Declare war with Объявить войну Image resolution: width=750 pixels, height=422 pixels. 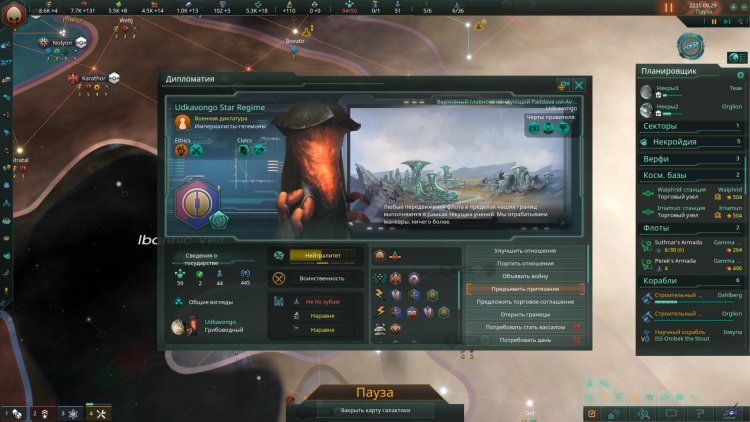(x=524, y=276)
